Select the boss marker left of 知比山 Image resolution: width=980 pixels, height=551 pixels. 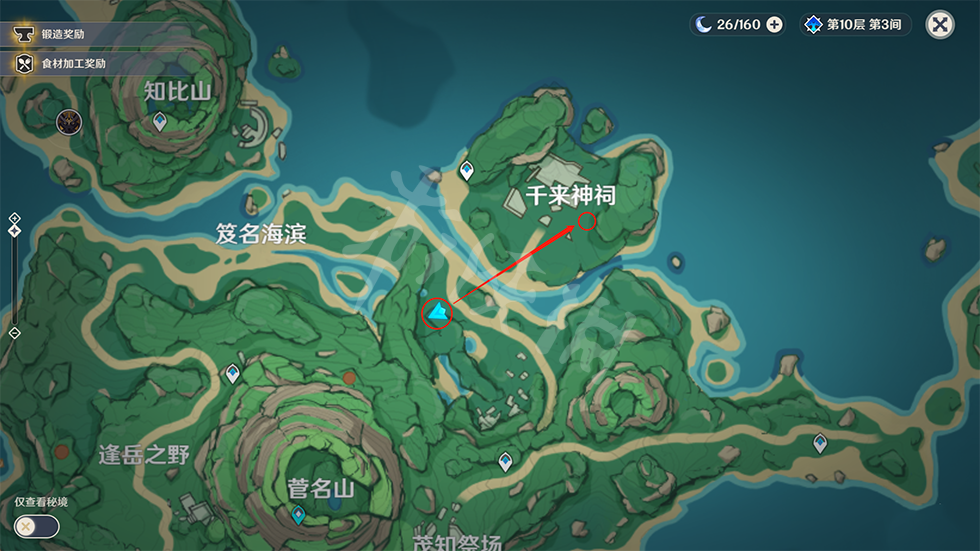pyautogui.click(x=69, y=122)
